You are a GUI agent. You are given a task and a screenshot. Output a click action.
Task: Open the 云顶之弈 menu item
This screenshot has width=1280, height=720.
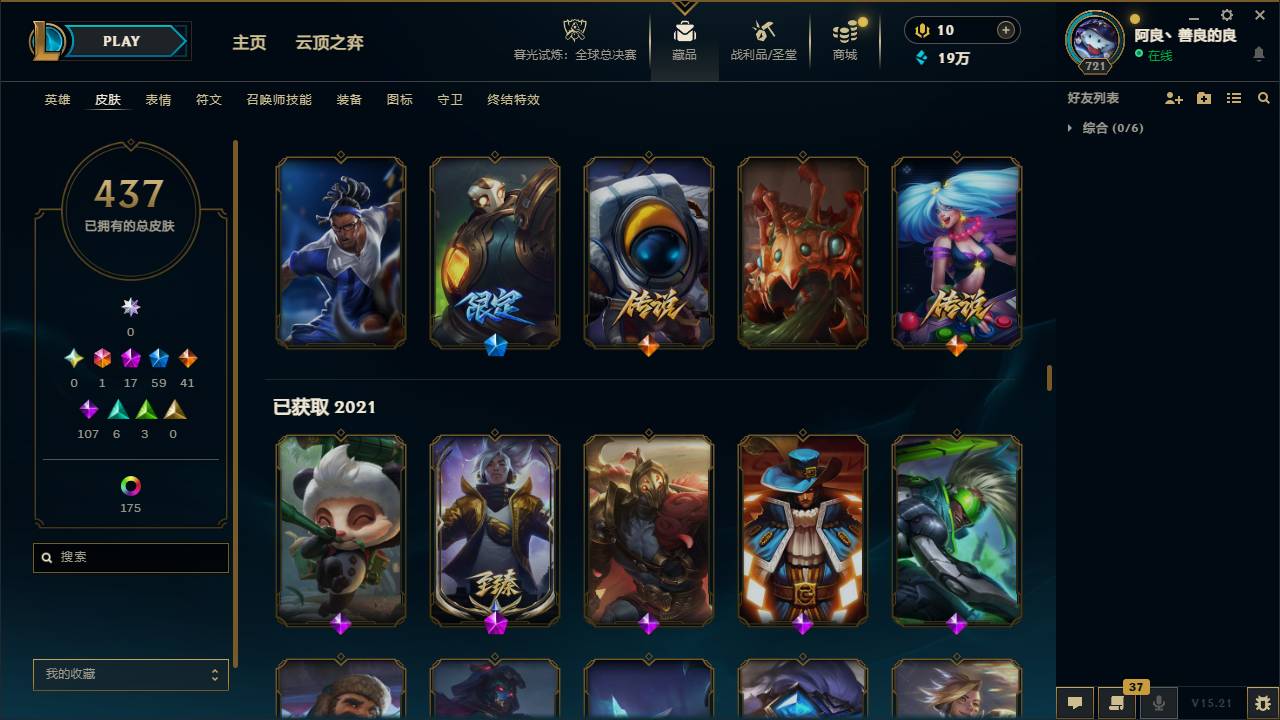tap(328, 43)
